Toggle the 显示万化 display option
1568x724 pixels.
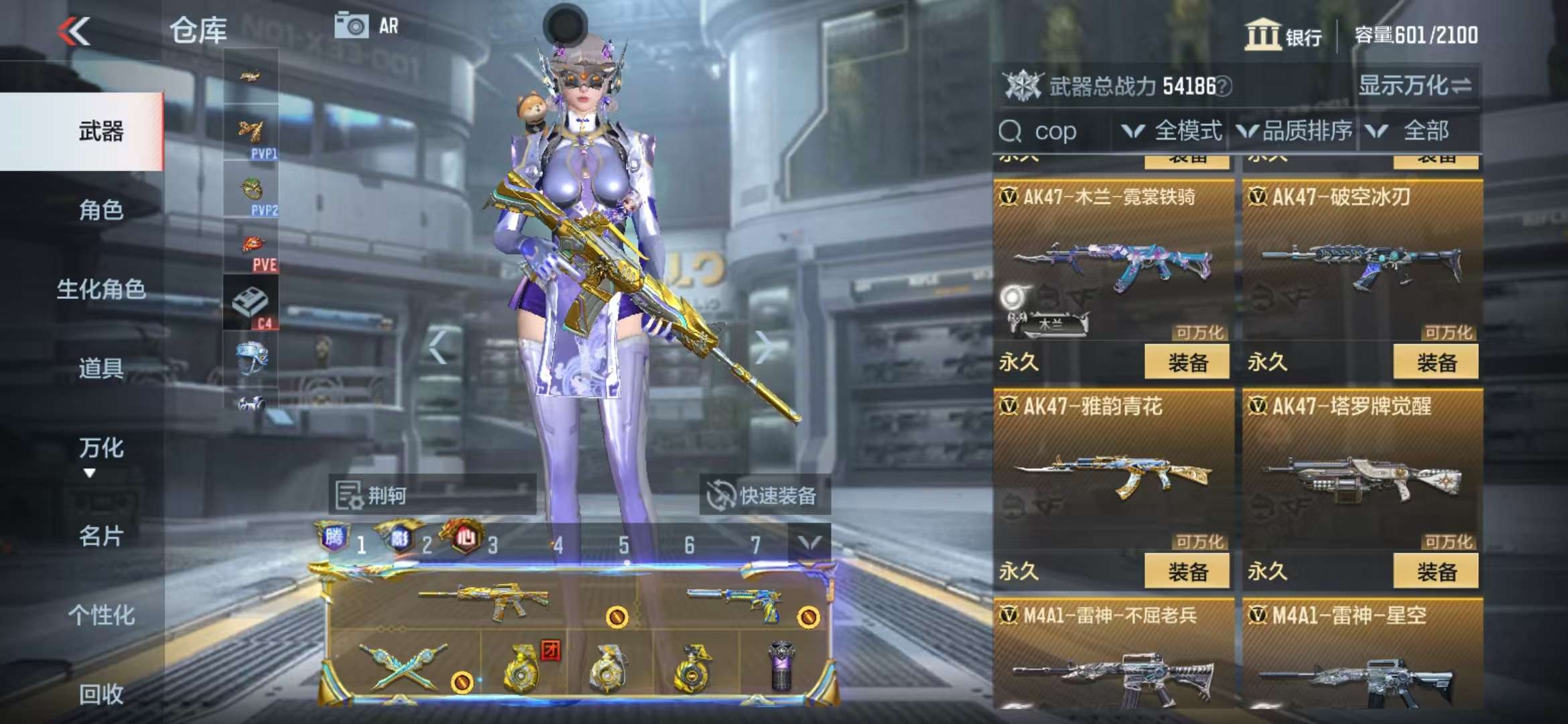[x=1414, y=86]
